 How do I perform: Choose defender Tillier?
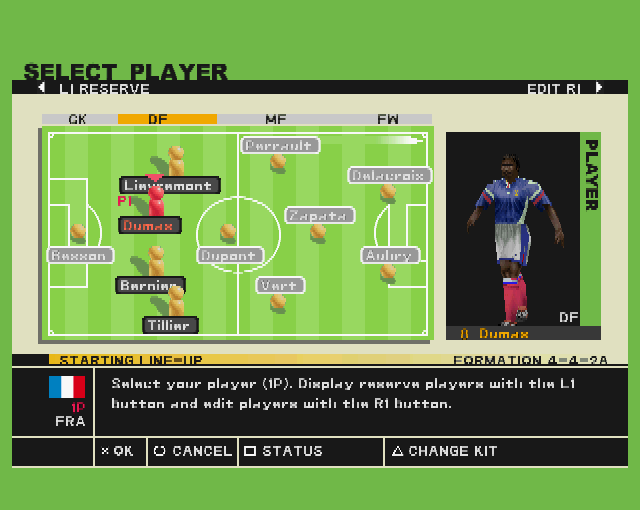click(170, 325)
